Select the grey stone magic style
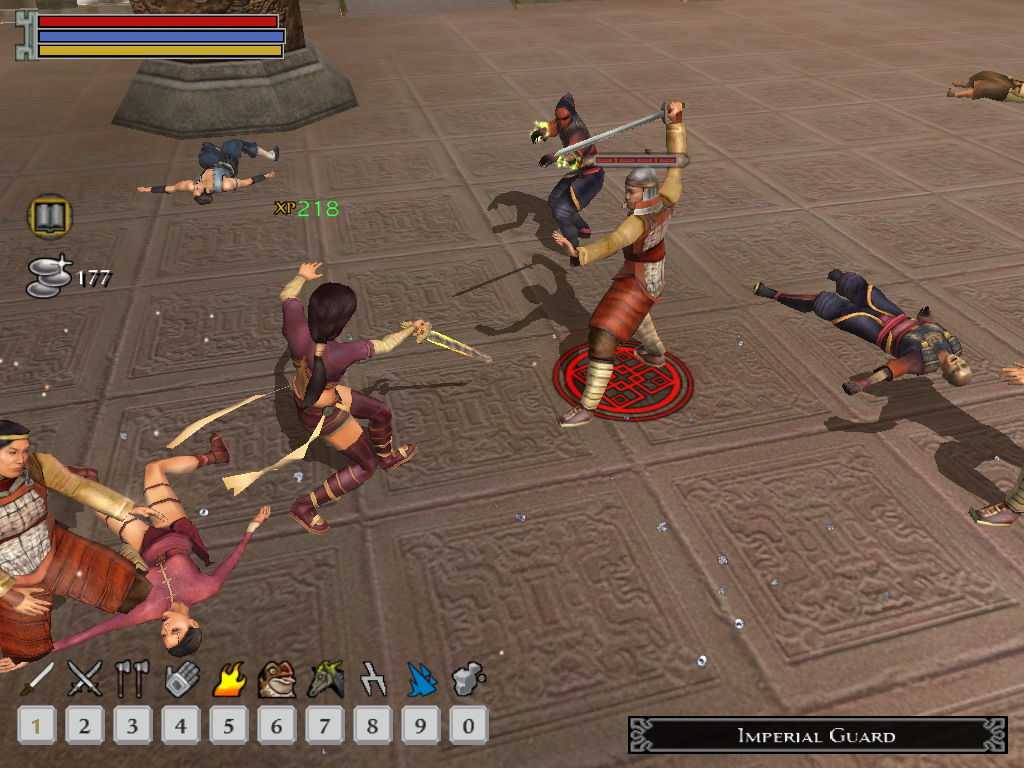The height and width of the screenshot is (768, 1024). pos(468,679)
